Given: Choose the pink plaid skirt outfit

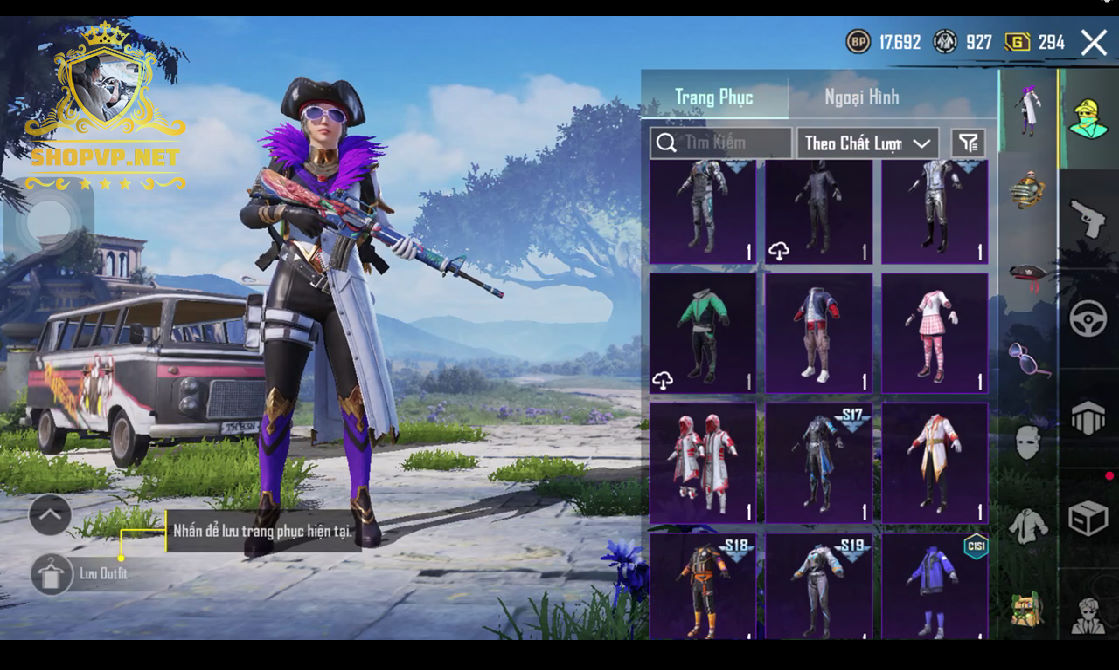Looking at the screenshot, I should point(934,333).
